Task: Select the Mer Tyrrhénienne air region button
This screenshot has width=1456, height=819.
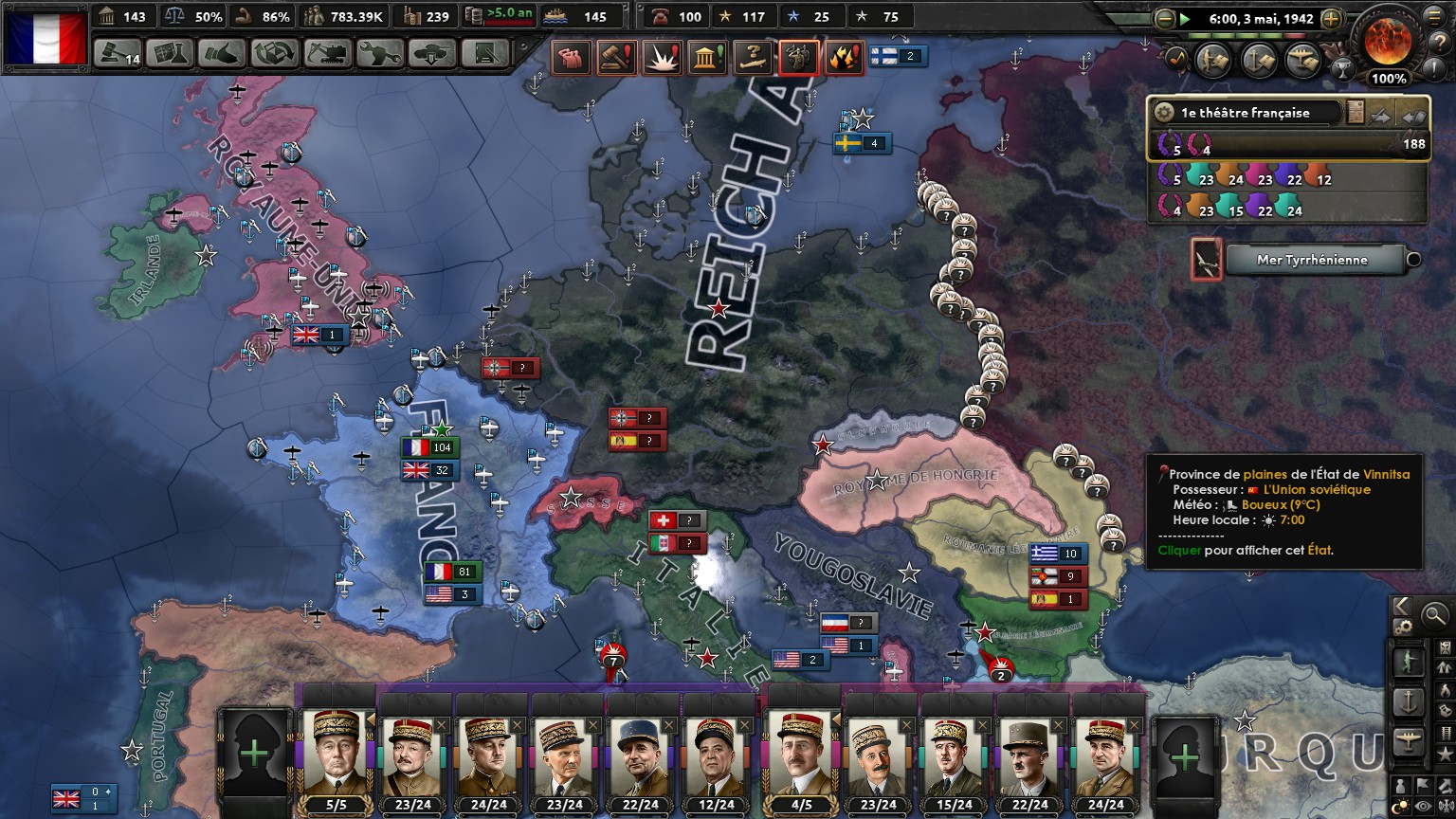Action: [1313, 260]
